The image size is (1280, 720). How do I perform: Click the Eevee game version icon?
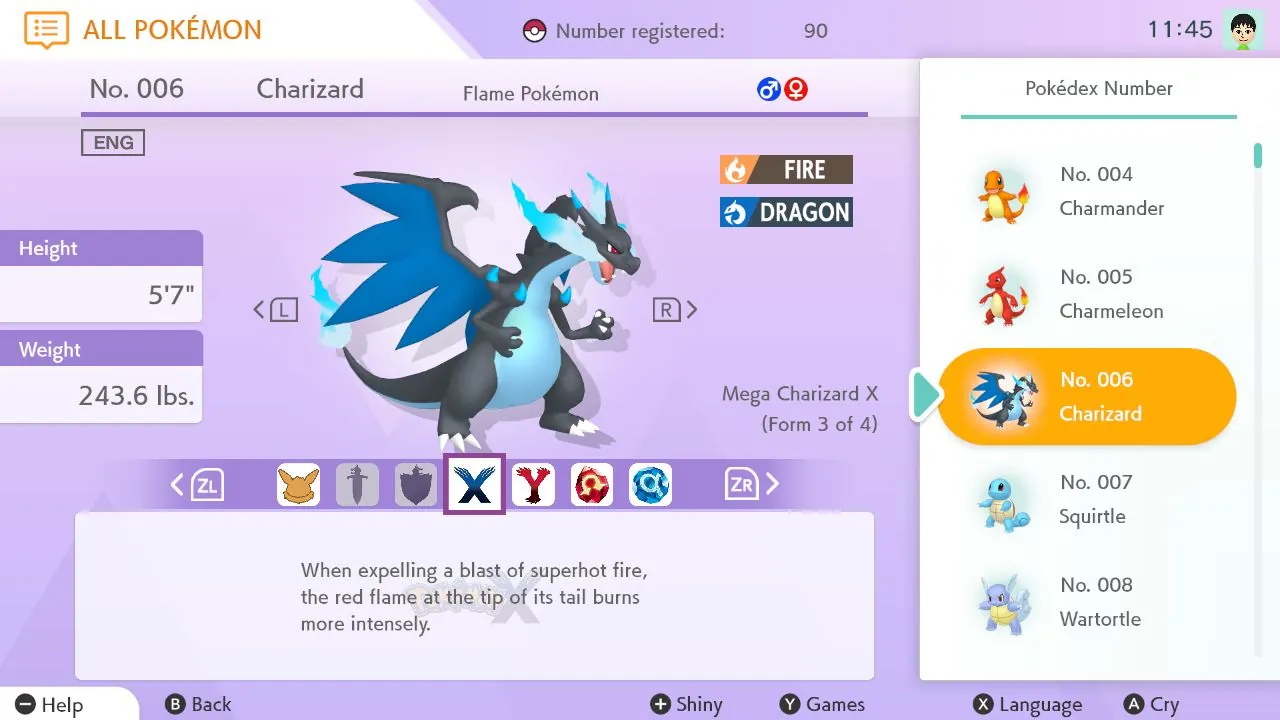point(298,484)
